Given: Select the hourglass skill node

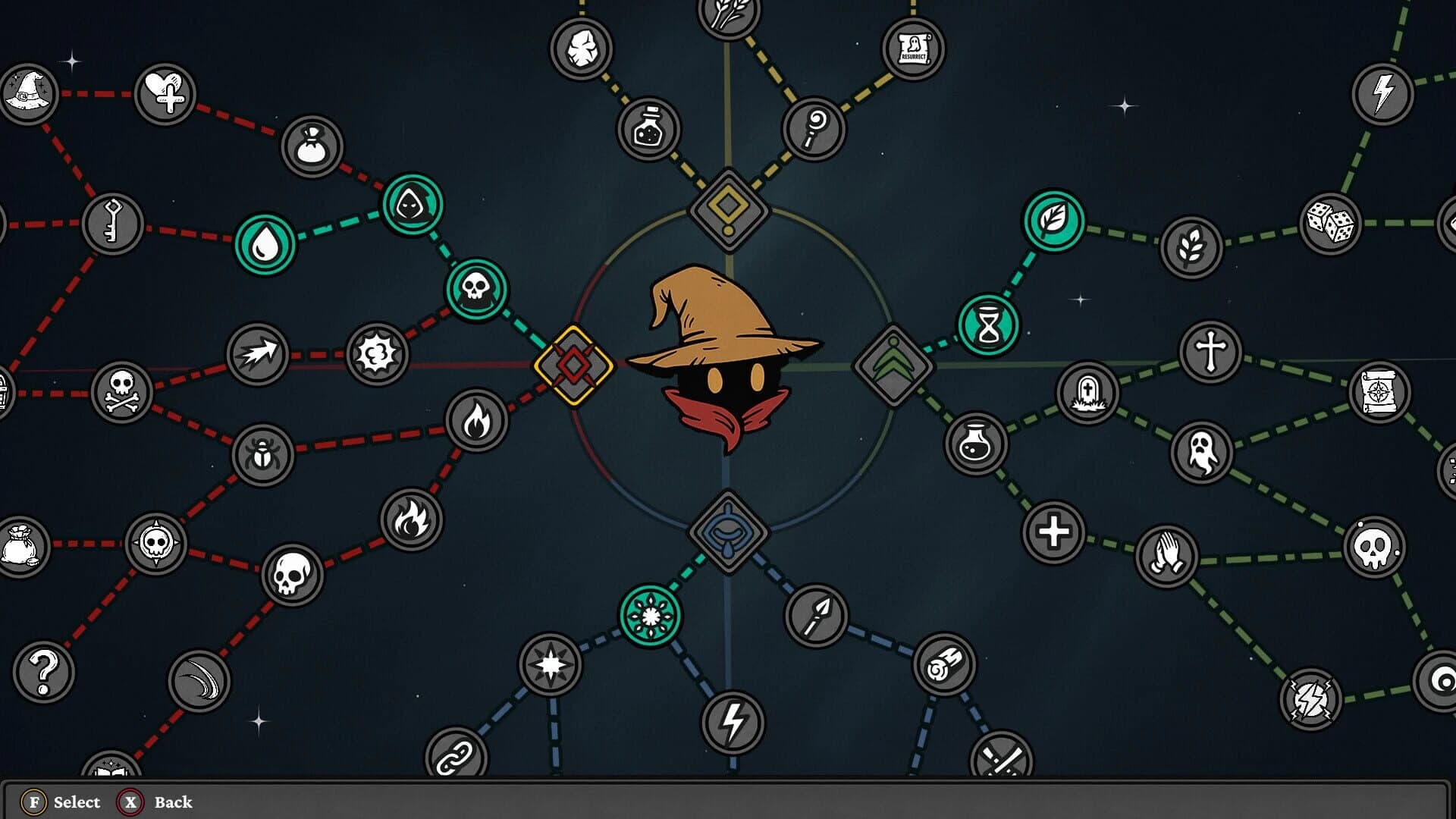Looking at the screenshot, I should point(988,326).
